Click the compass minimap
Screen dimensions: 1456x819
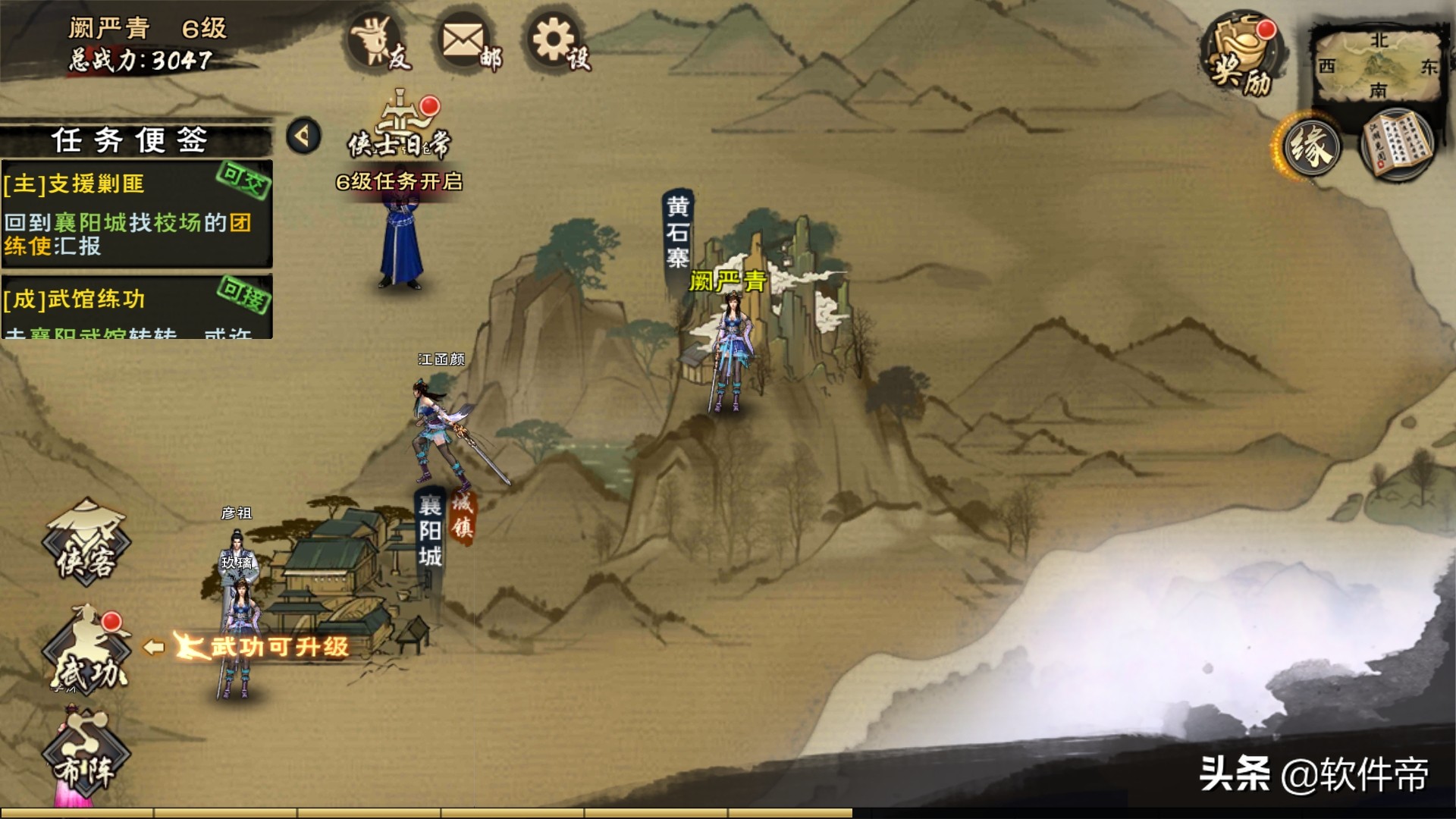click(1376, 64)
